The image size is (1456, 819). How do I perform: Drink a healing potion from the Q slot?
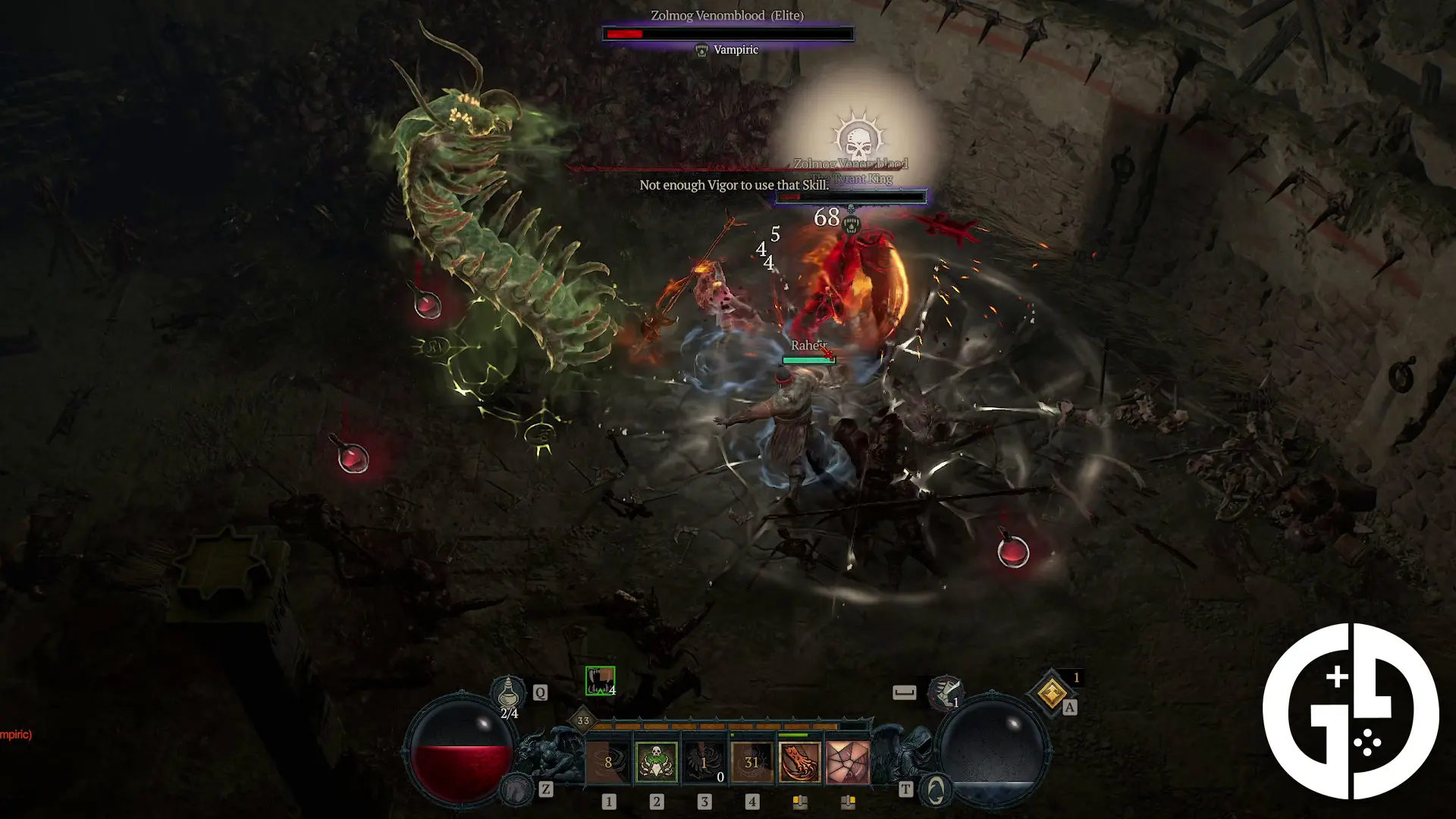coord(510,693)
